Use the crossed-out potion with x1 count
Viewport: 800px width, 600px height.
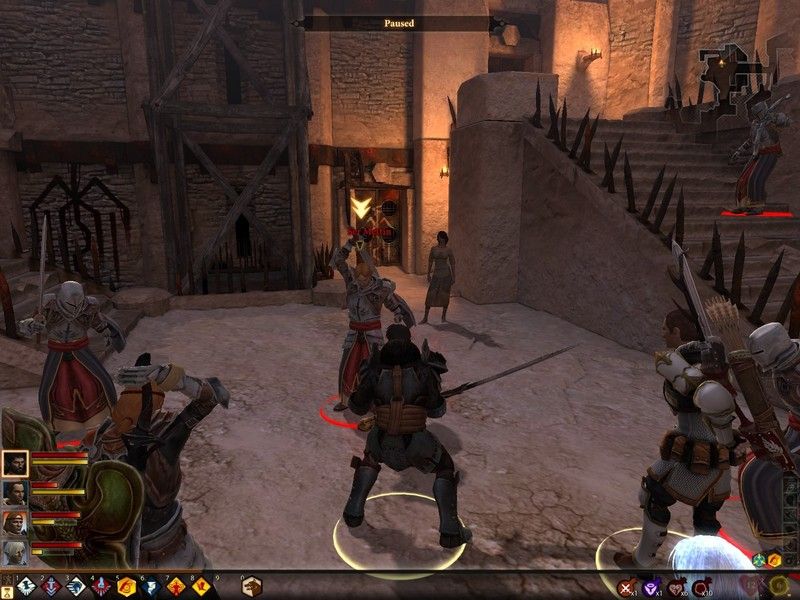click(627, 587)
